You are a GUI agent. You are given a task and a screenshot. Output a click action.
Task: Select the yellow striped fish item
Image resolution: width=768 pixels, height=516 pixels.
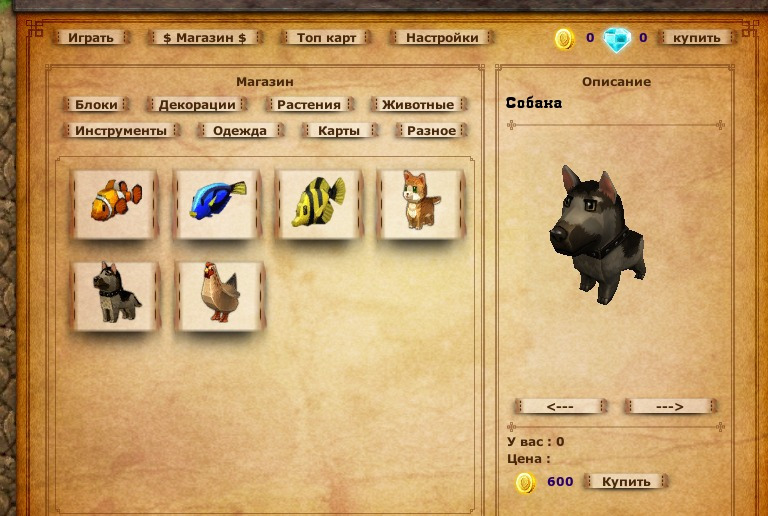(320, 203)
